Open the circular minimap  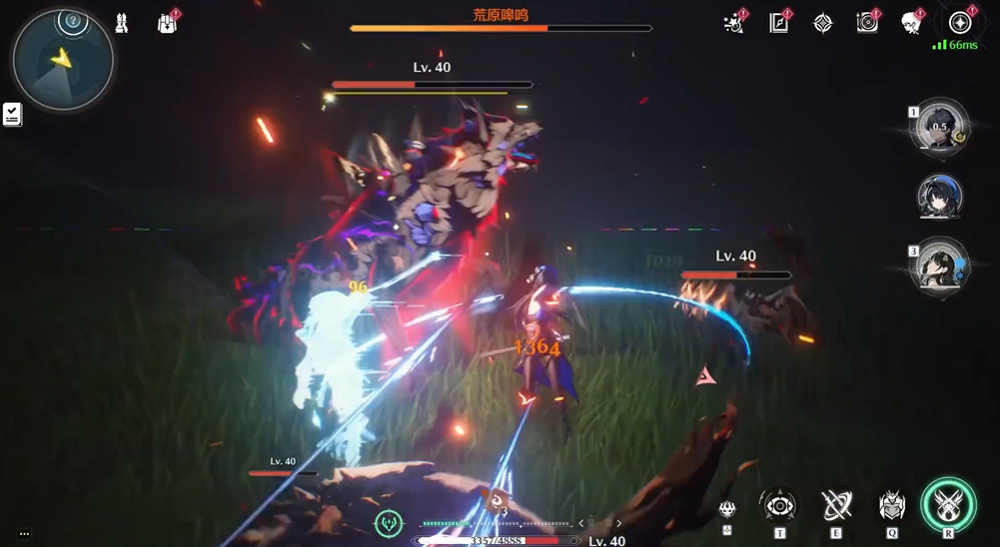point(62,60)
